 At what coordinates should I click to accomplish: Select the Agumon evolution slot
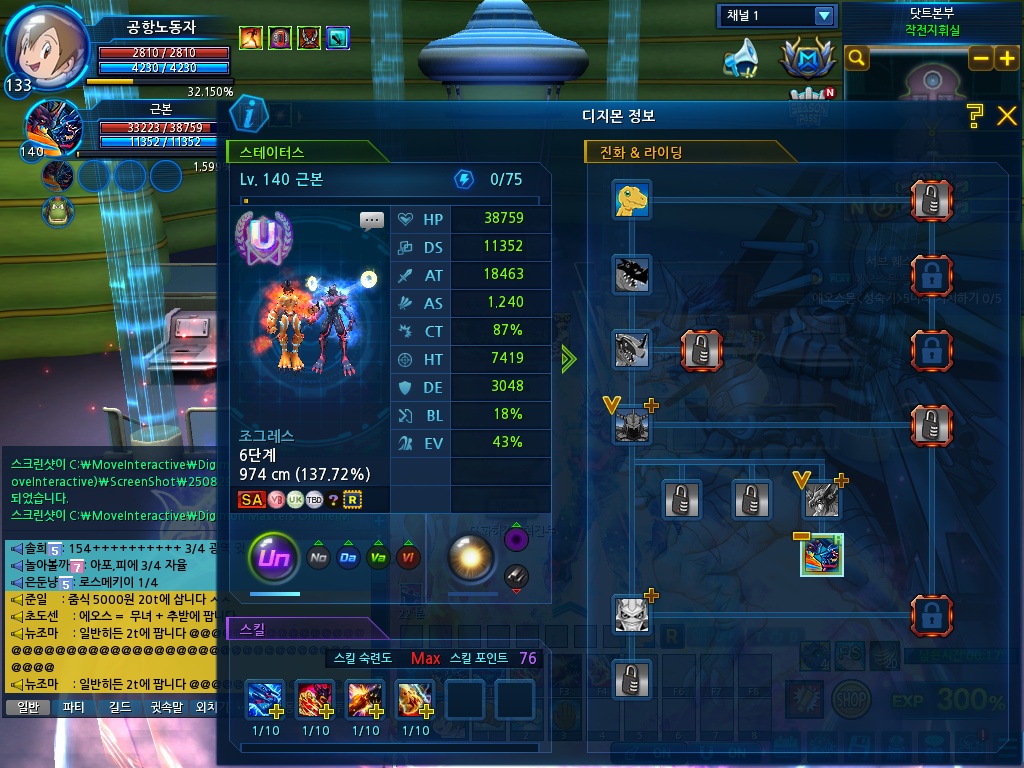point(632,200)
